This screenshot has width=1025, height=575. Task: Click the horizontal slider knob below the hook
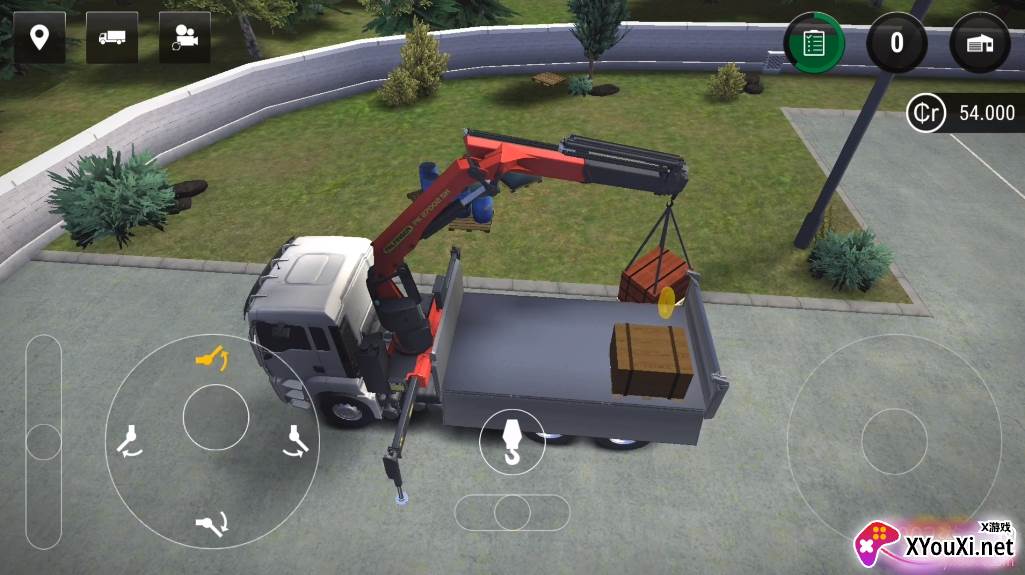tap(512, 512)
